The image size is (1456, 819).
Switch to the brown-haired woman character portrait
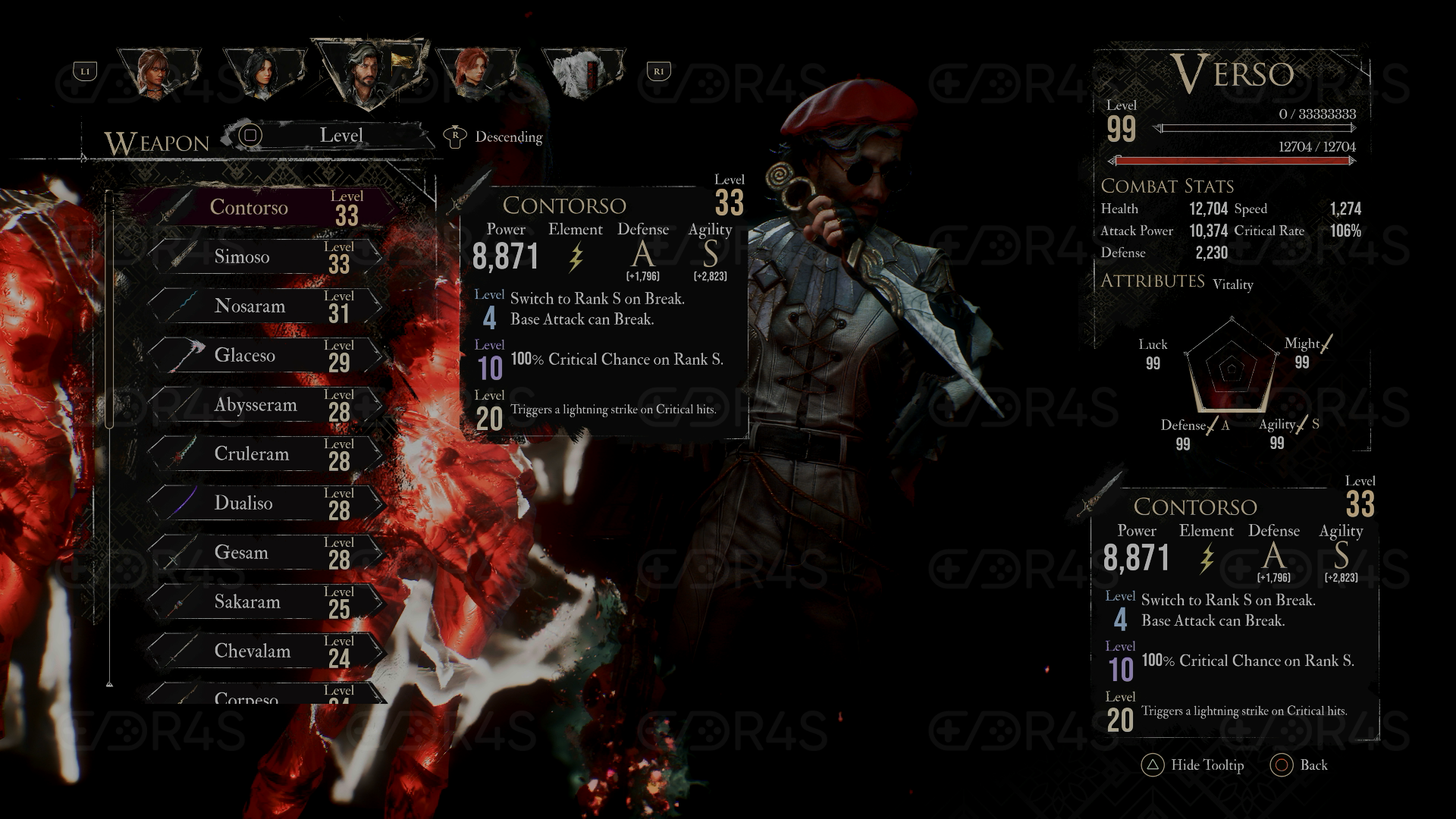coord(158,73)
